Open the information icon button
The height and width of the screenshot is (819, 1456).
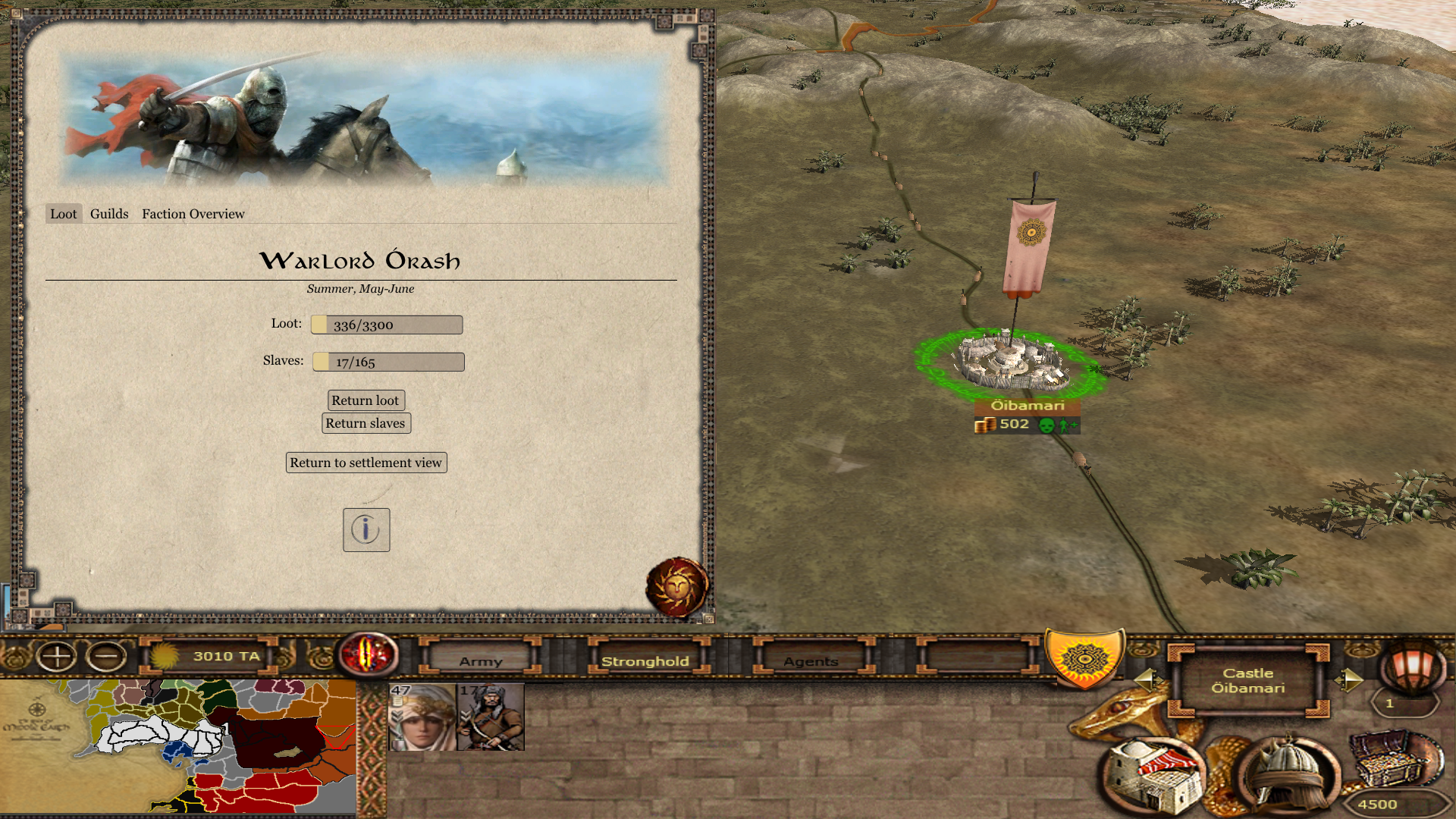point(366,529)
